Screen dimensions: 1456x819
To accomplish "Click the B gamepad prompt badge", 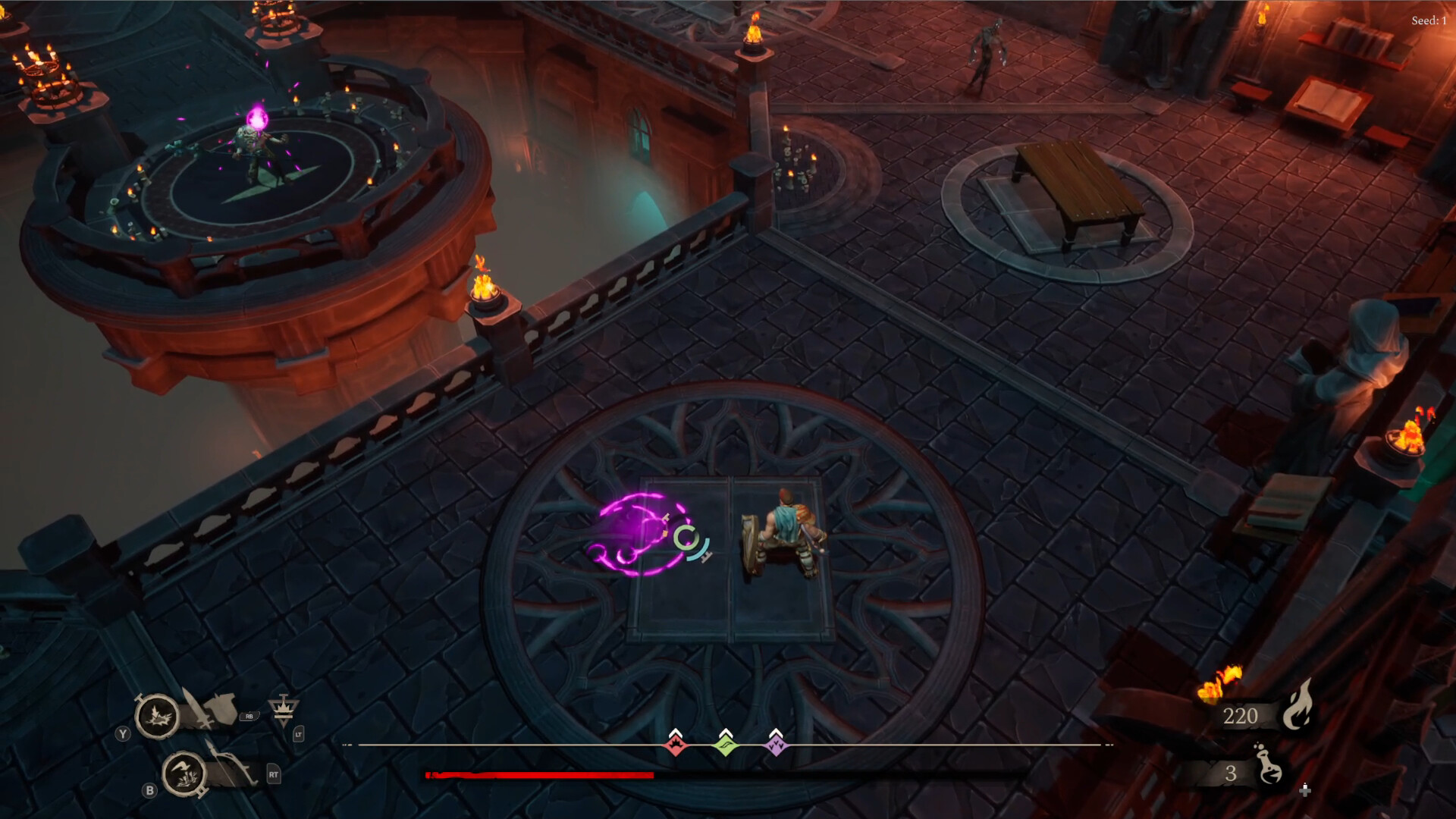I will pyautogui.click(x=149, y=791).
